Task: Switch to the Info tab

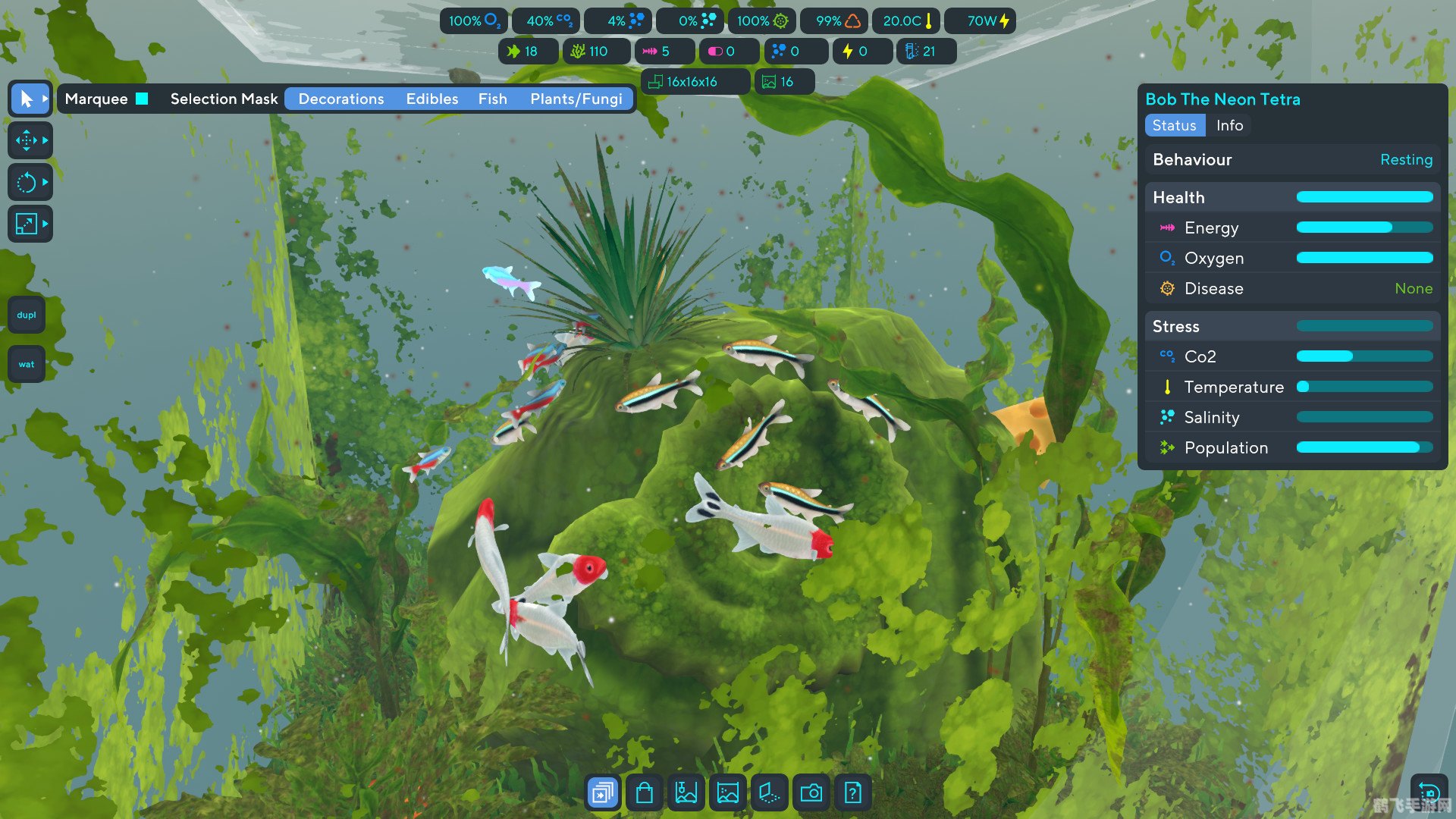Action: pyautogui.click(x=1229, y=125)
